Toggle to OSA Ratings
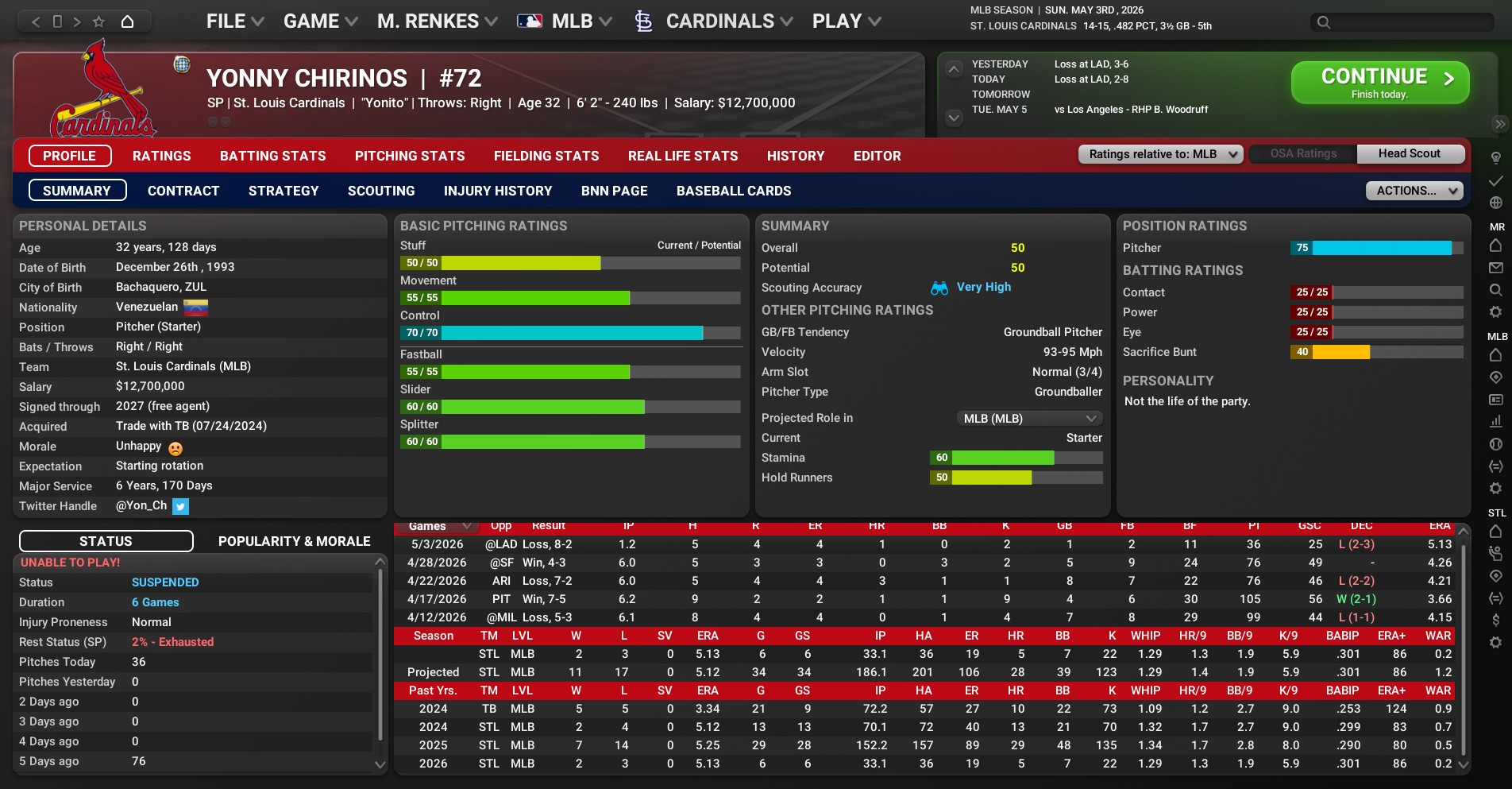 (x=1303, y=154)
